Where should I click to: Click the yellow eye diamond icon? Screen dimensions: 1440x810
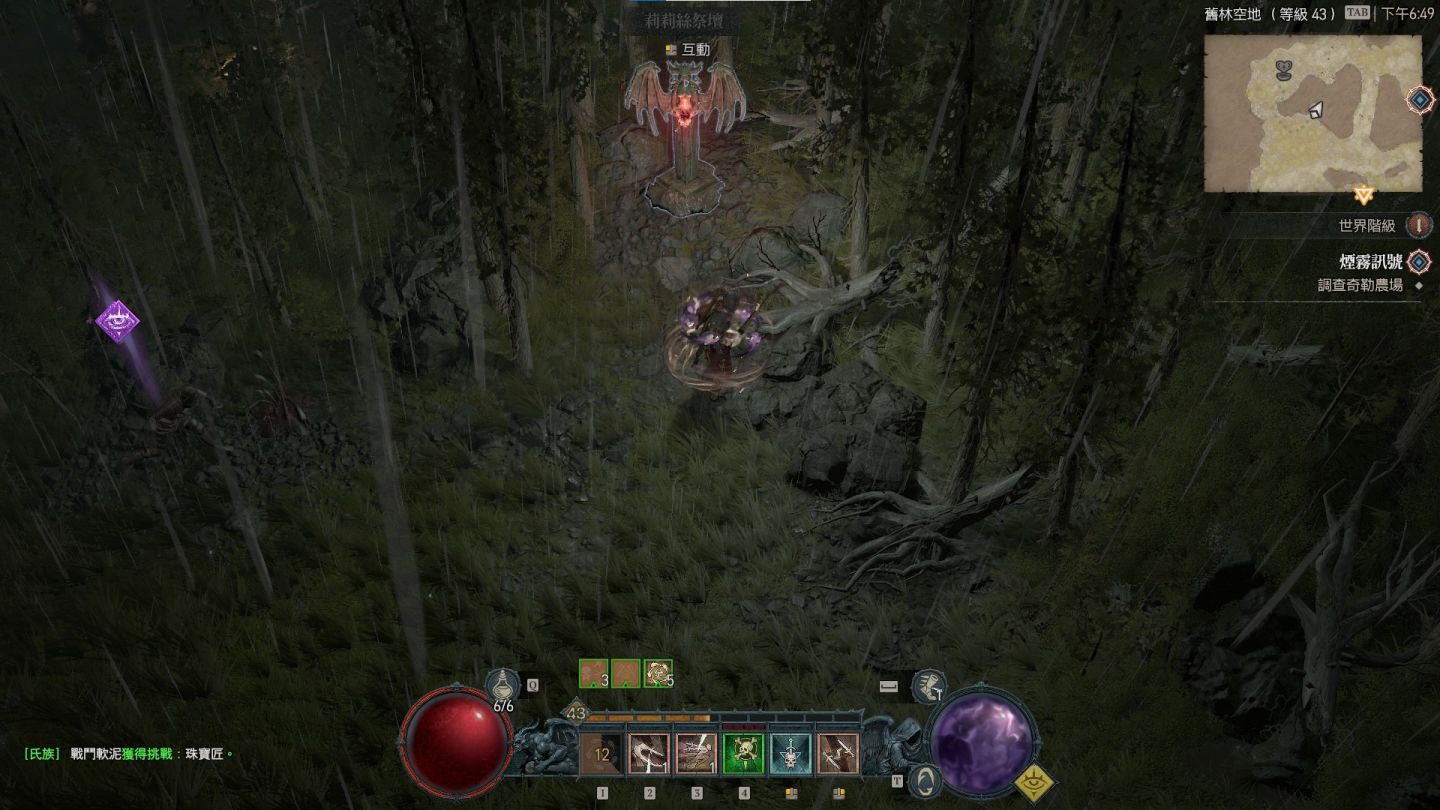(x=1035, y=783)
